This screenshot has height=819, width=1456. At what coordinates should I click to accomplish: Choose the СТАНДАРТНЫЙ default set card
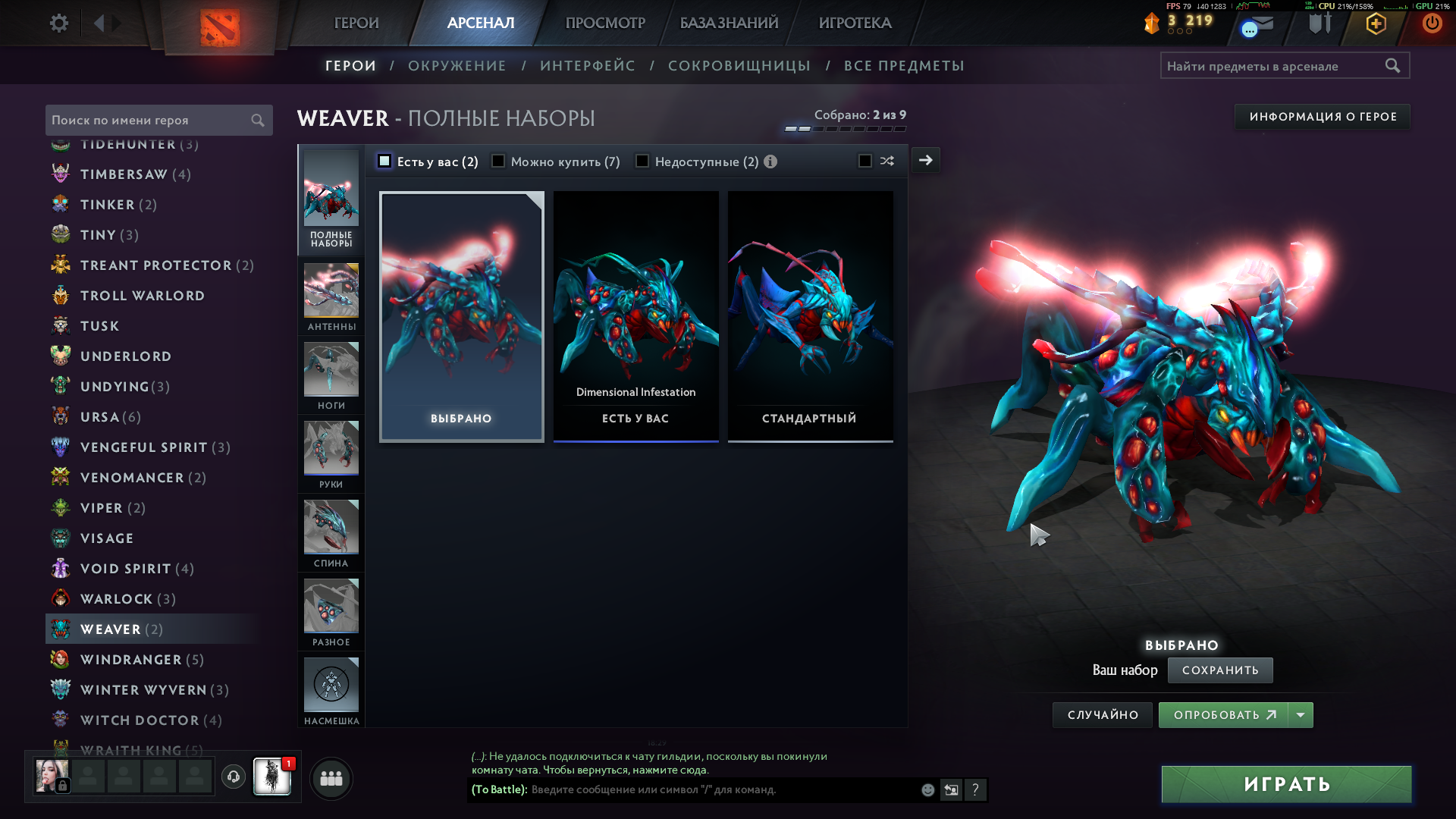pos(810,315)
